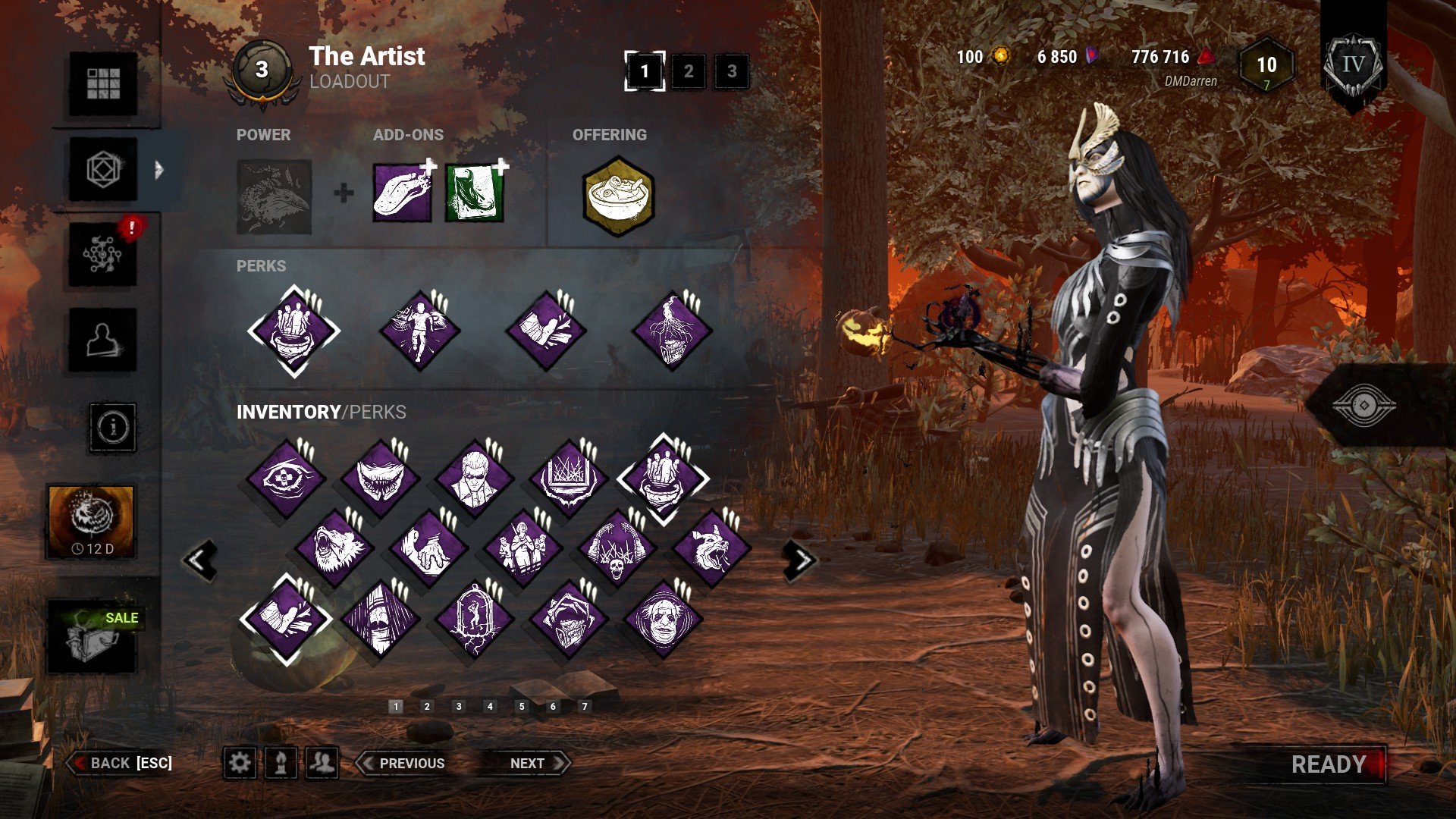1456x819 pixels.
Task: Open the Halloween event tile showing 12 D
Action: (92, 522)
